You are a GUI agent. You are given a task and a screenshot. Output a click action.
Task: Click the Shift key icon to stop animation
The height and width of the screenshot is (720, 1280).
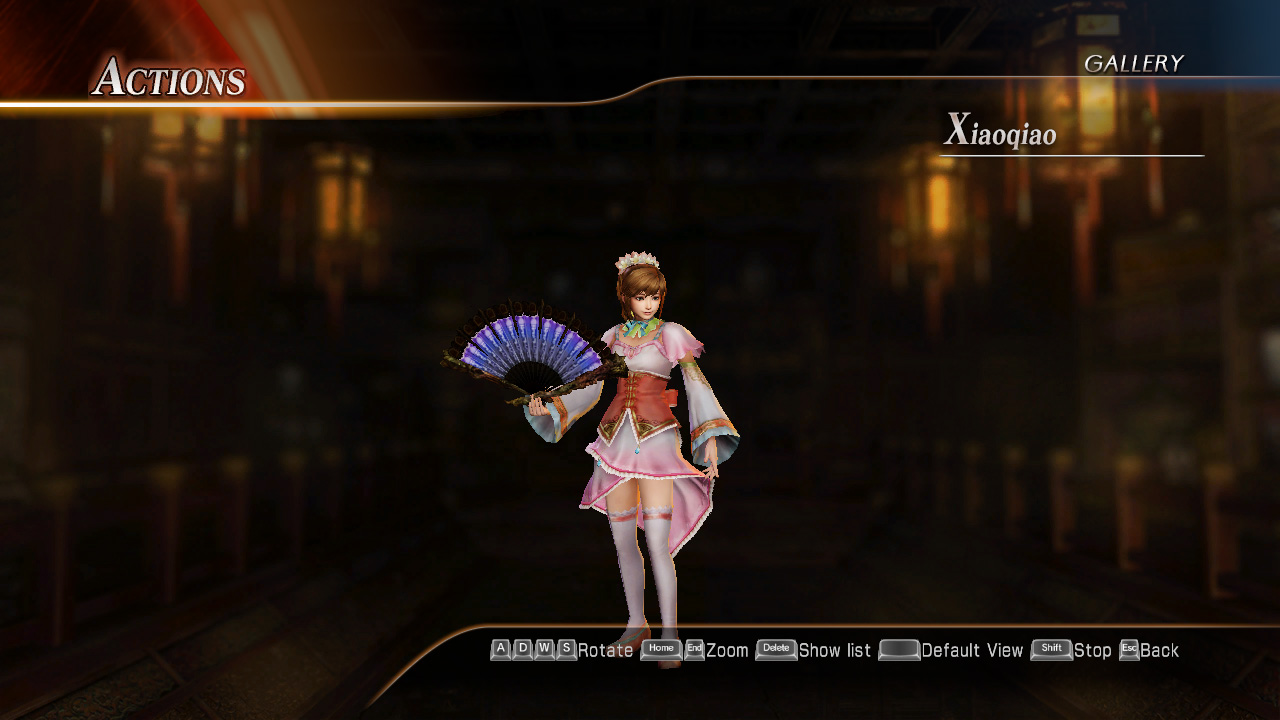(x=1050, y=650)
